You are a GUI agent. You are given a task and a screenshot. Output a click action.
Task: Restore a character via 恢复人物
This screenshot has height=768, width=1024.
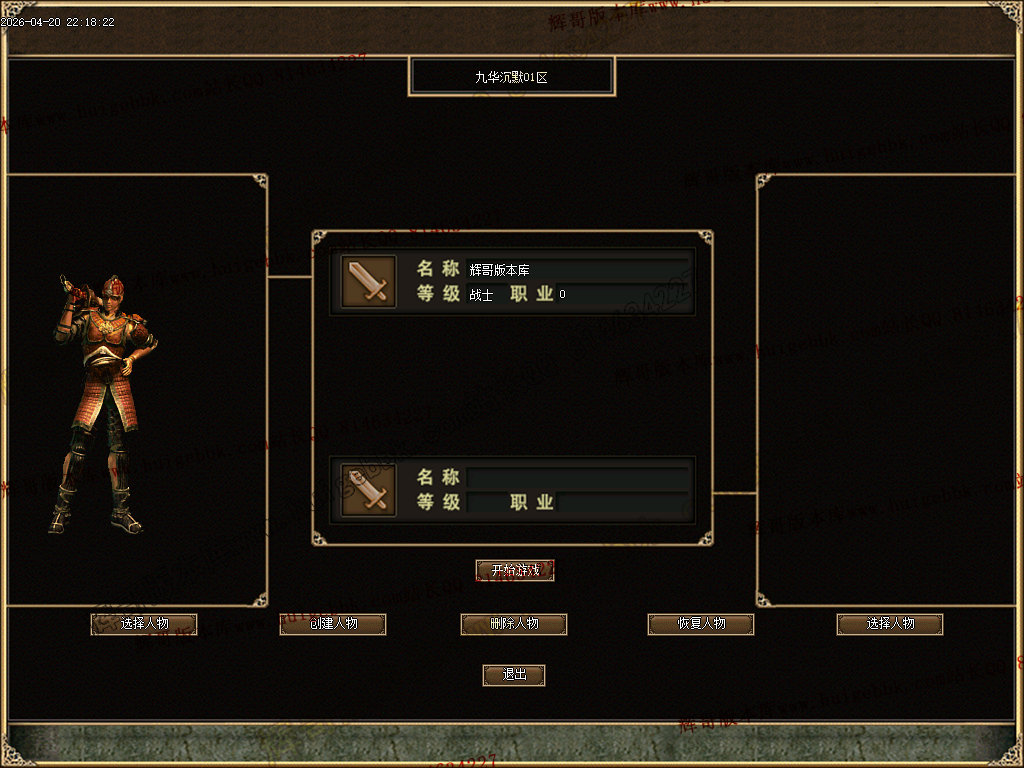click(x=701, y=624)
